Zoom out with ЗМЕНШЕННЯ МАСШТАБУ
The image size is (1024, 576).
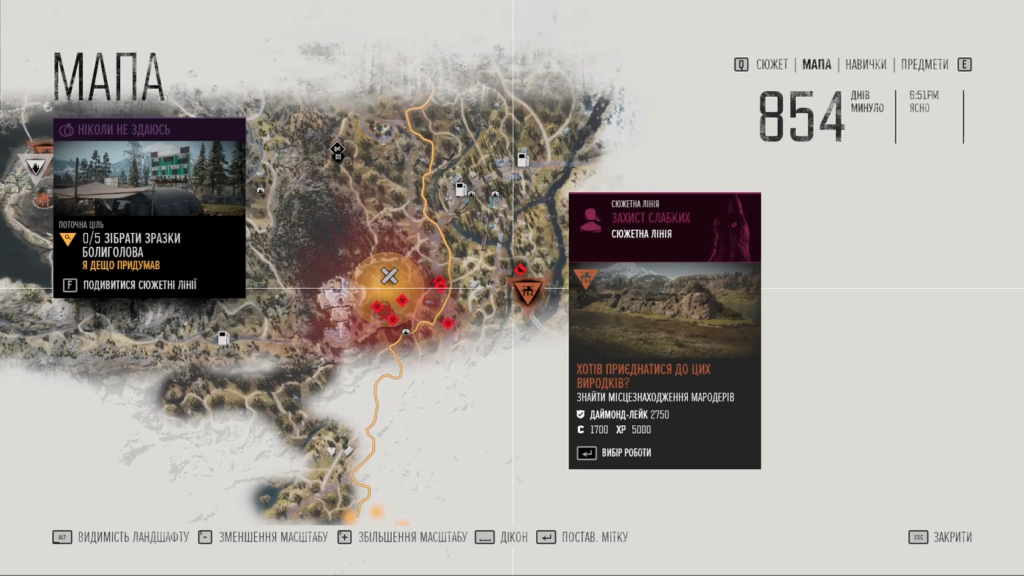pyautogui.click(x=263, y=537)
